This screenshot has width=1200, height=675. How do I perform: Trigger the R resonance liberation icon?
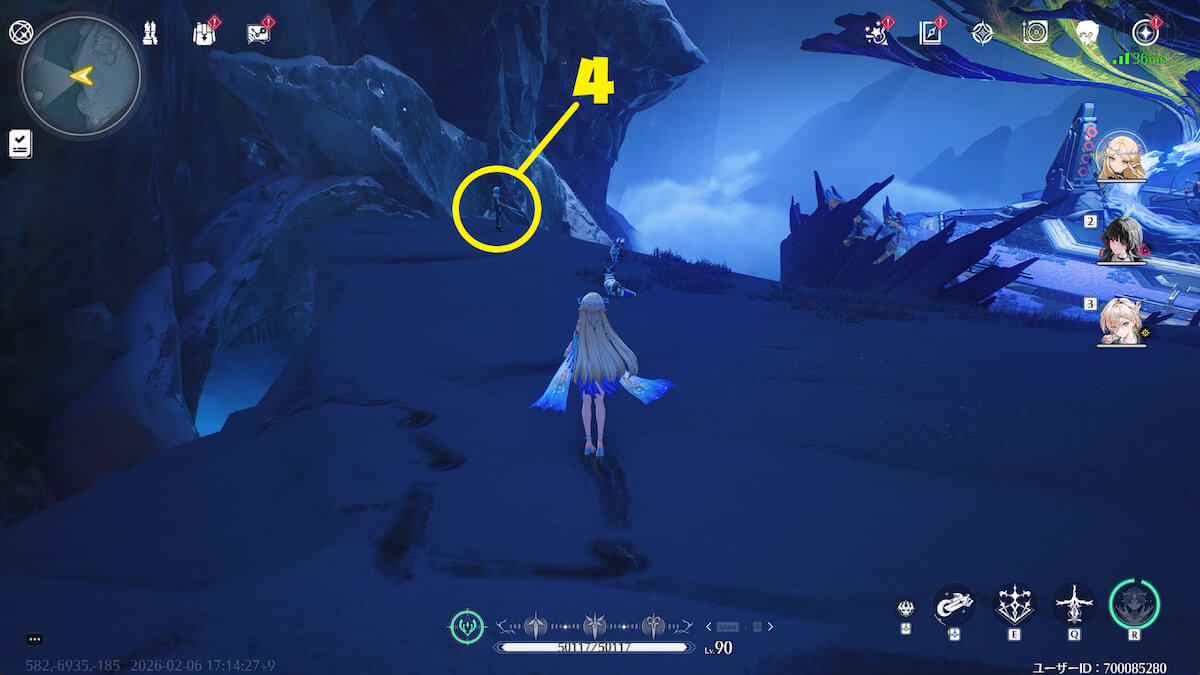(x=1134, y=604)
